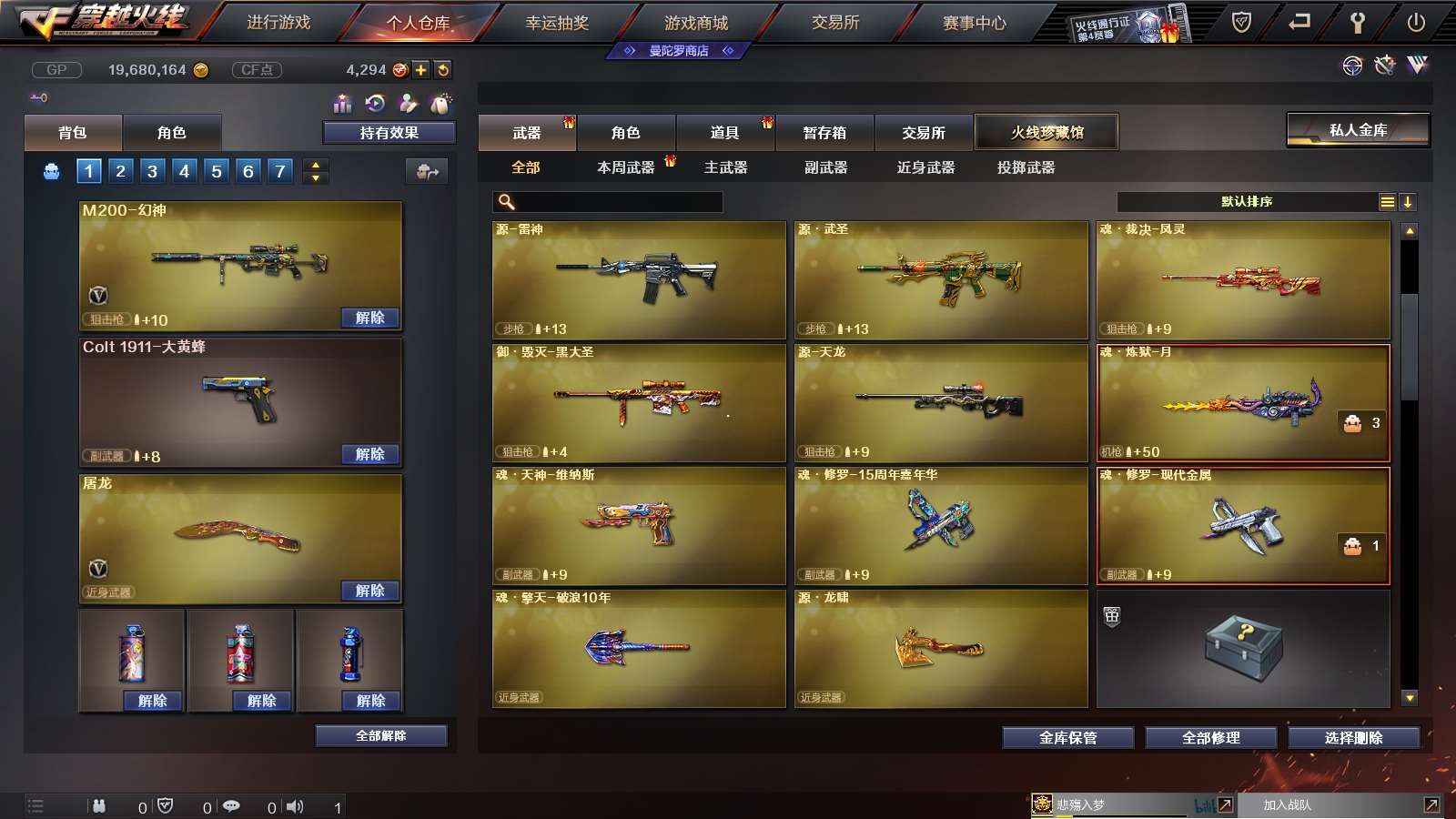Screen dimensions: 1456x819
Task: Click the refresh icon next to CF点
Action: (x=443, y=68)
